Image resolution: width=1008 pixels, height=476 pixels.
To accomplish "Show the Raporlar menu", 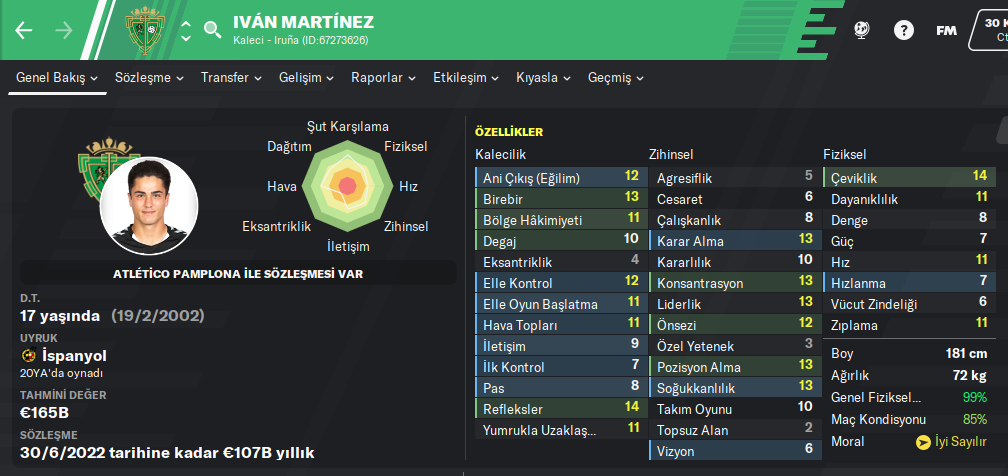I will click(384, 77).
